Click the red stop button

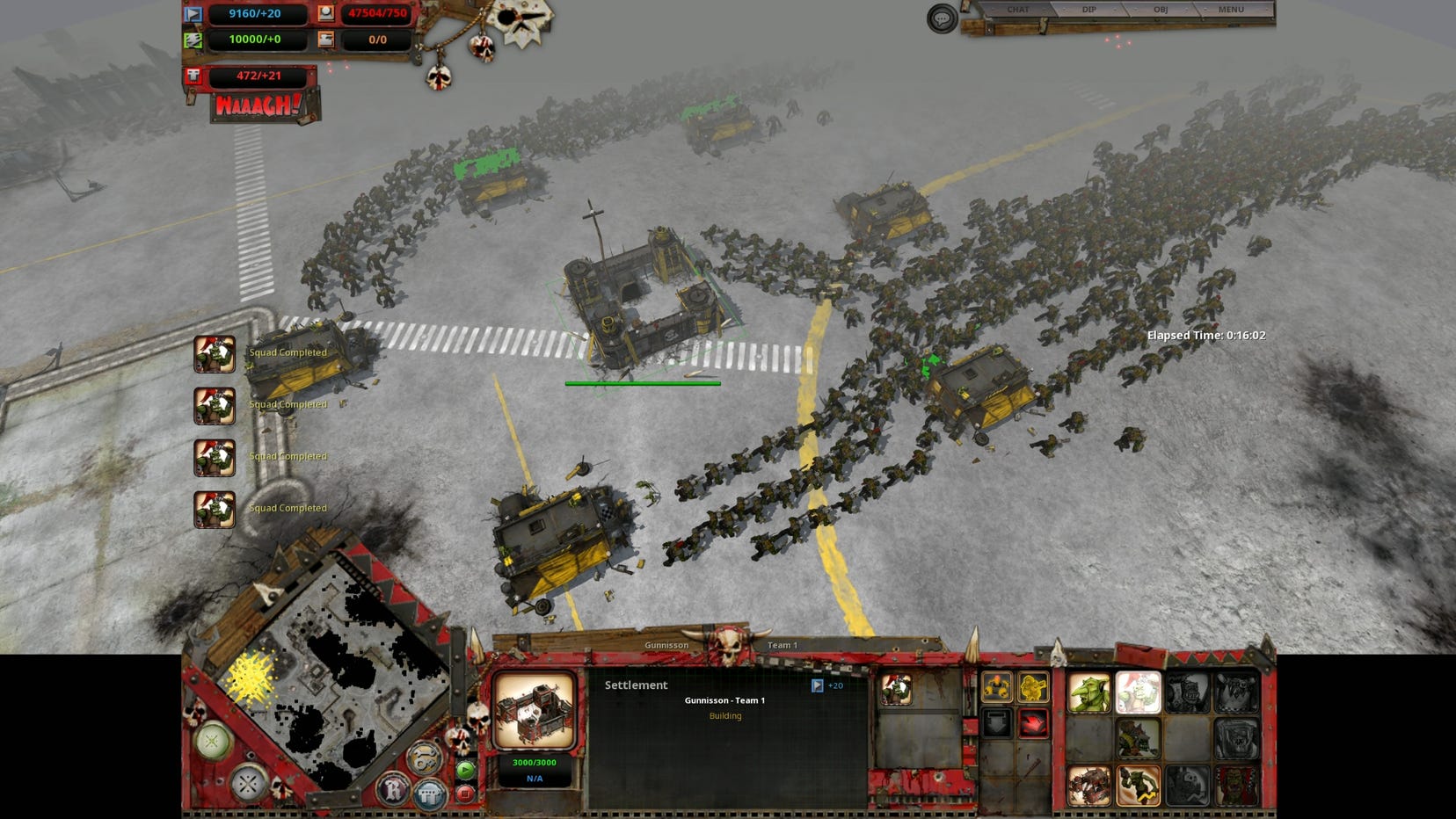[x=465, y=794]
